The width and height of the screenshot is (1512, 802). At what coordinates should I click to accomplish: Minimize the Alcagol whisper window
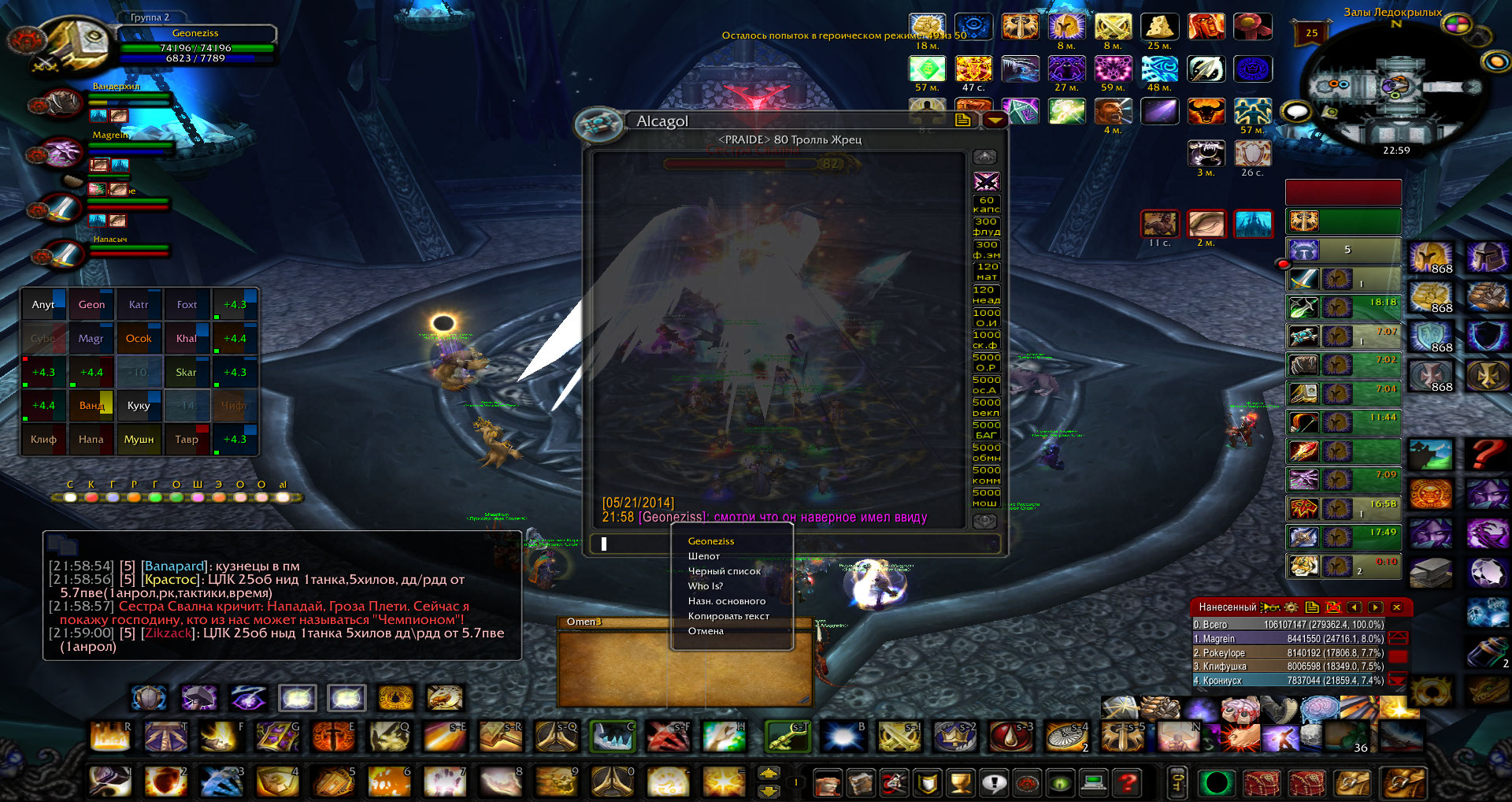coord(995,121)
